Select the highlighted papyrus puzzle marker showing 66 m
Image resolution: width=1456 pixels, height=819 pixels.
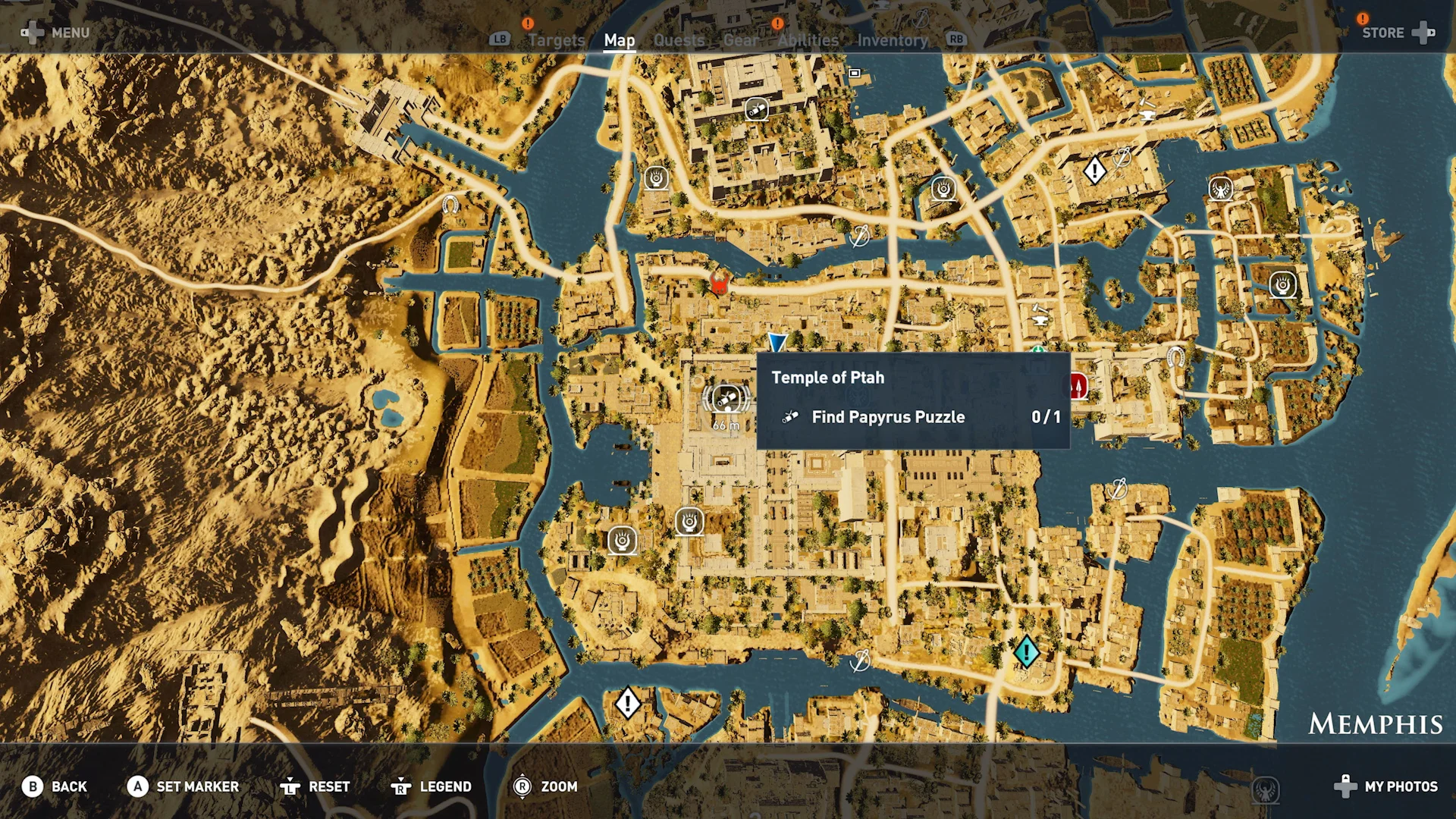726,397
